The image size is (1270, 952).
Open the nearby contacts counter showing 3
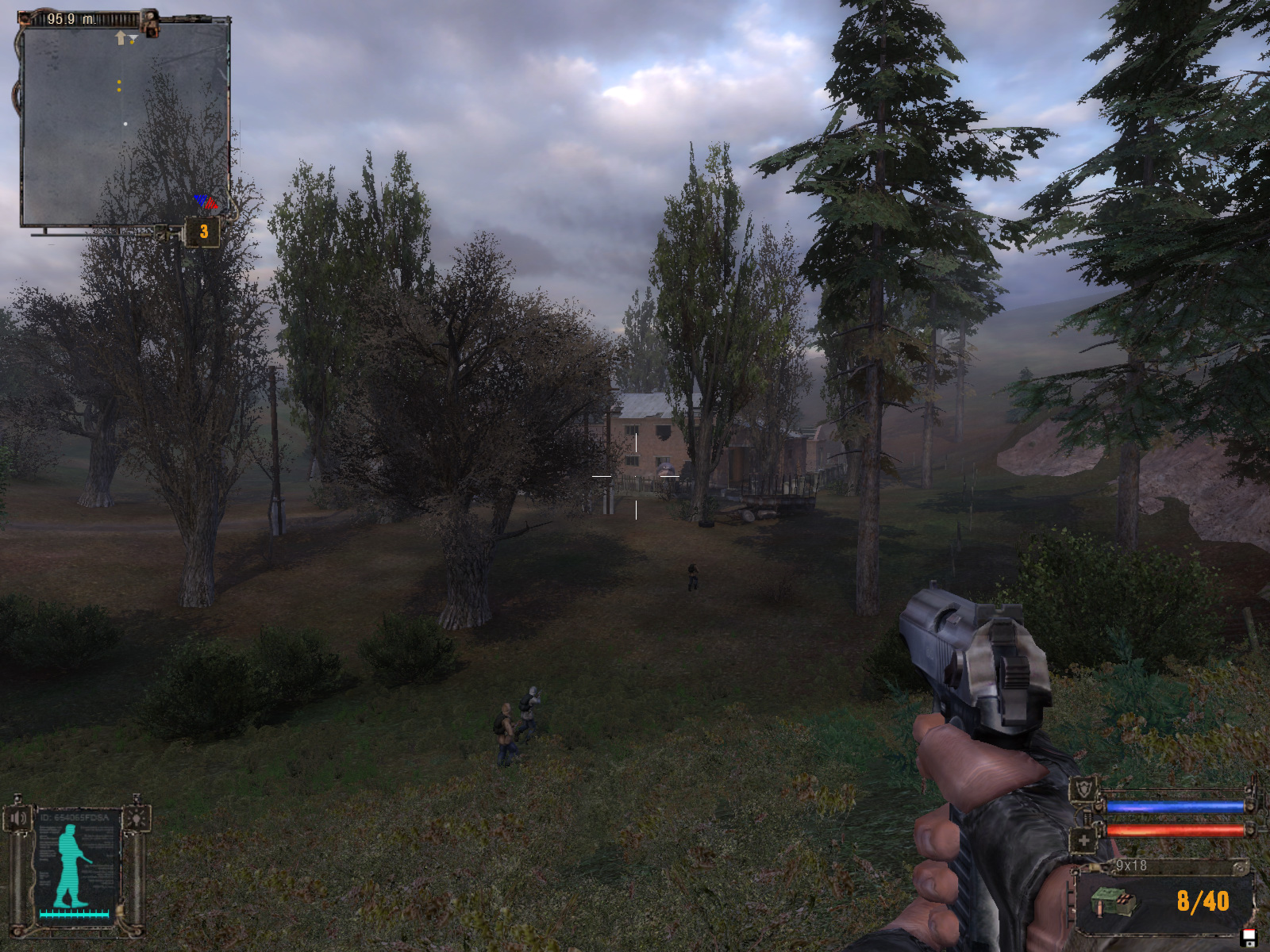[203, 232]
